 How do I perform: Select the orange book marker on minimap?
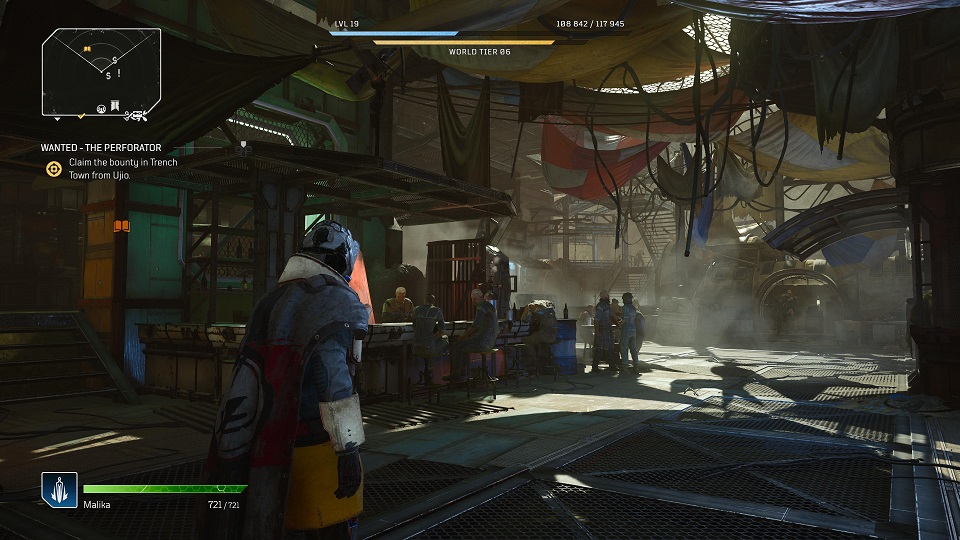[x=86, y=48]
